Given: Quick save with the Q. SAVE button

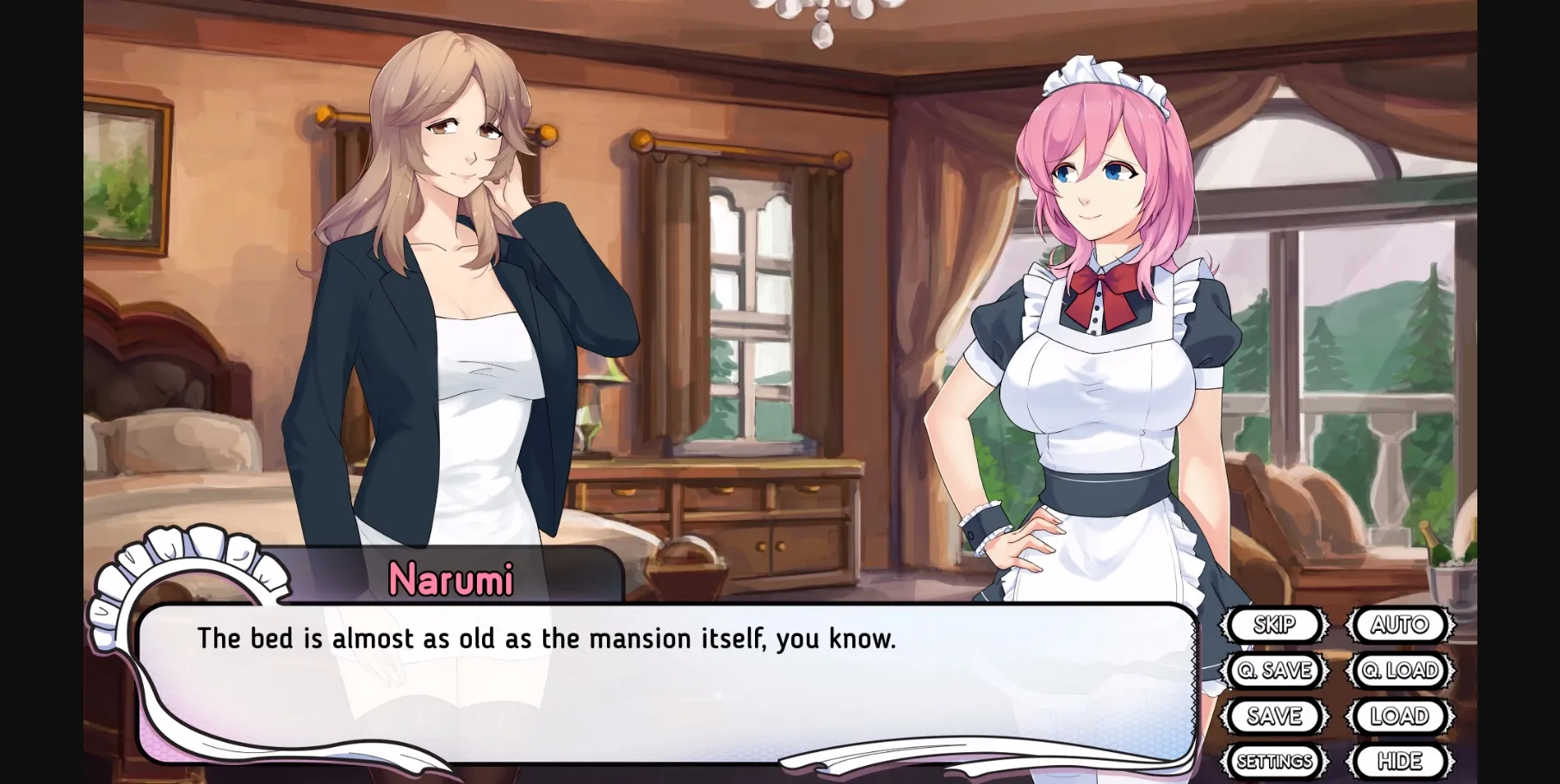Looking at the screenshot, I should 1275,670.
